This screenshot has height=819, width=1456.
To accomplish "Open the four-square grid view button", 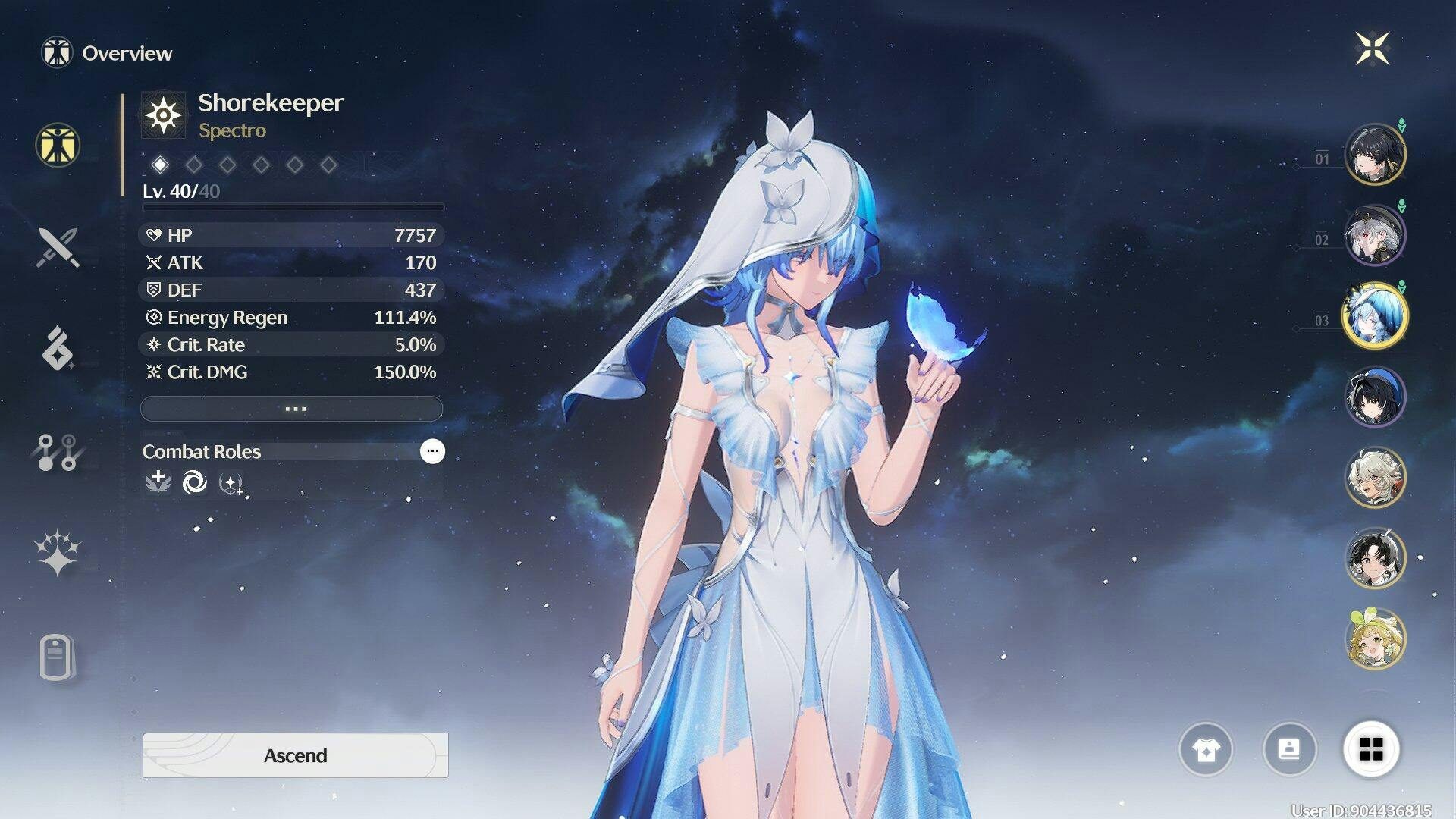I will pyautogui.click(x=1371, y=750).
